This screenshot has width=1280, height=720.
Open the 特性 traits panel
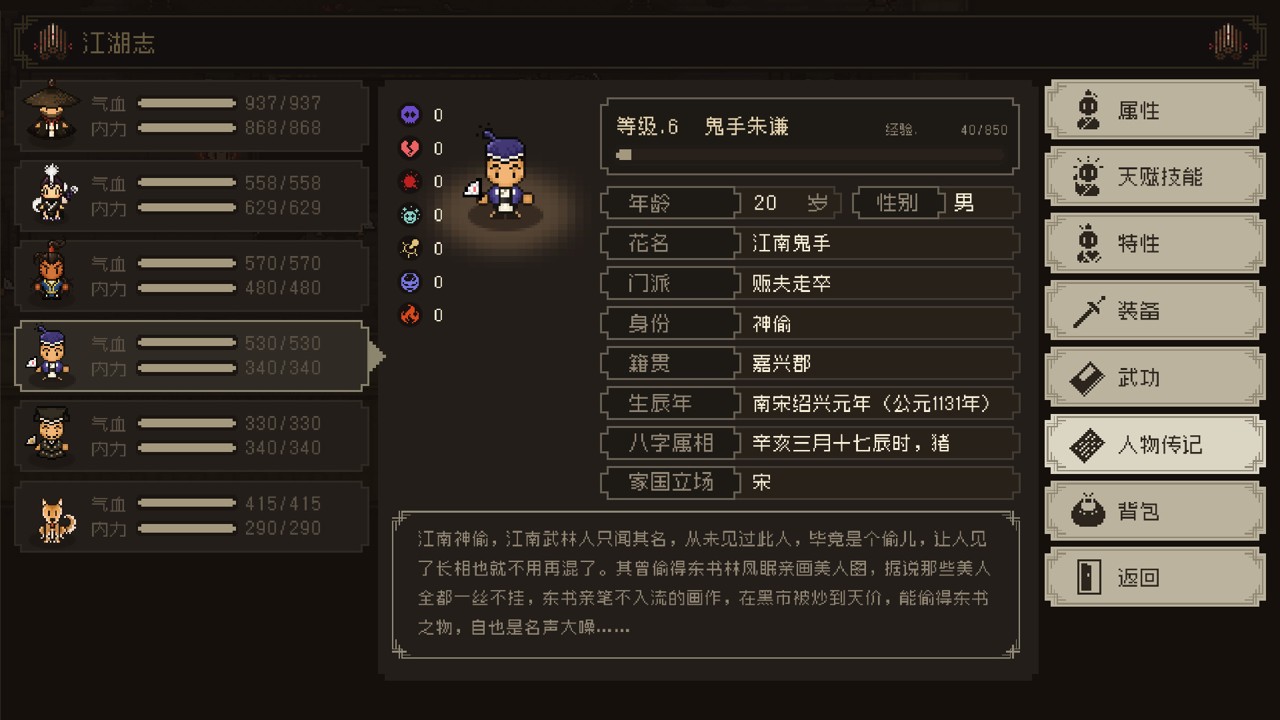coord(1154,244)
